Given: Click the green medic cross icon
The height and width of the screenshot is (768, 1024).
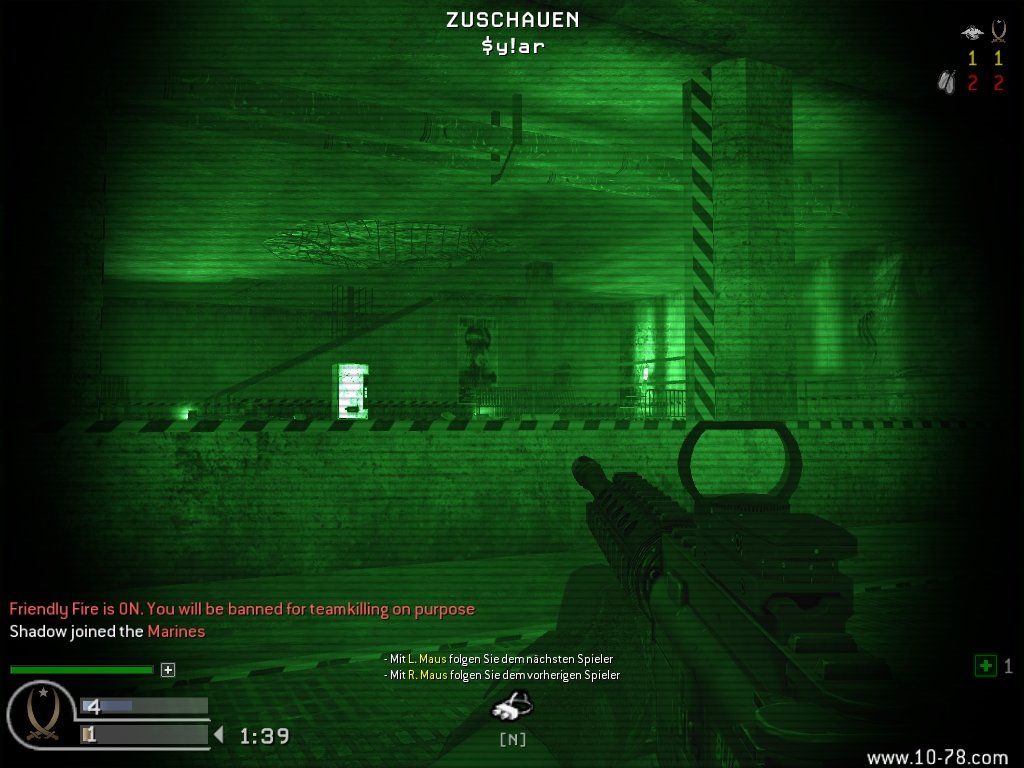Looking at the screenshot, I should point(985,665).
